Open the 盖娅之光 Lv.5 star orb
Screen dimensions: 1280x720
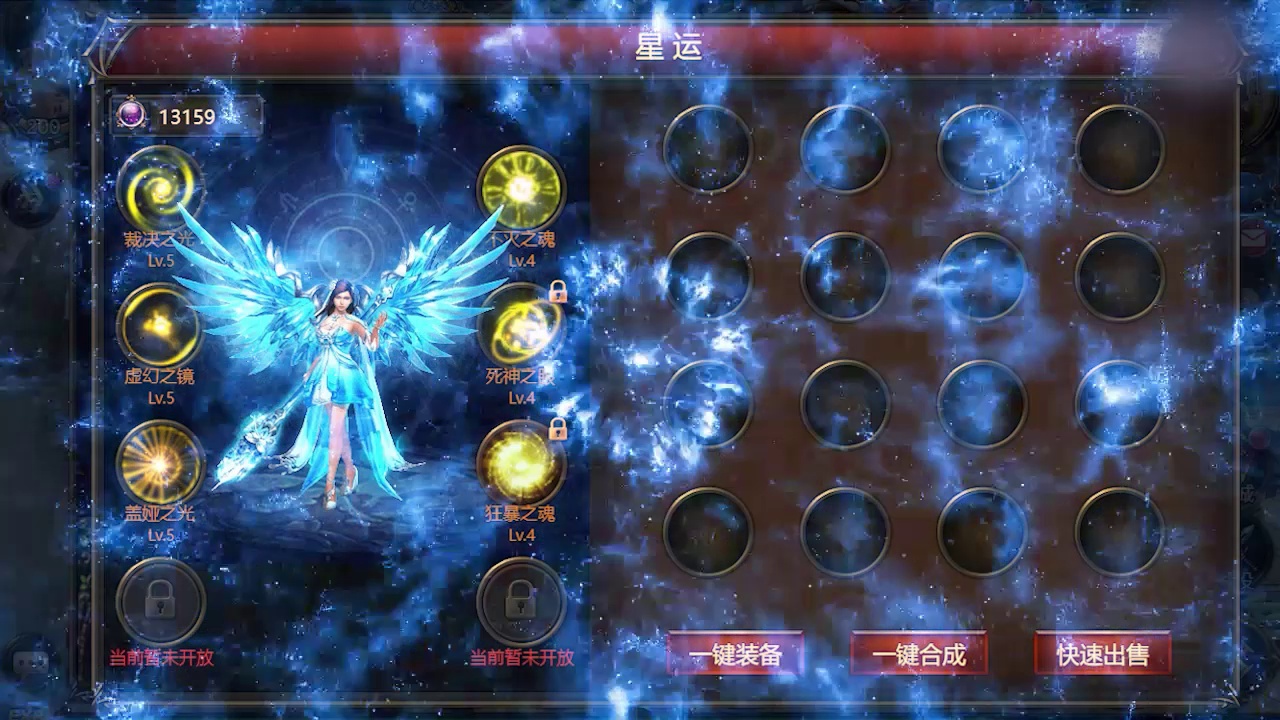(160, 460)
